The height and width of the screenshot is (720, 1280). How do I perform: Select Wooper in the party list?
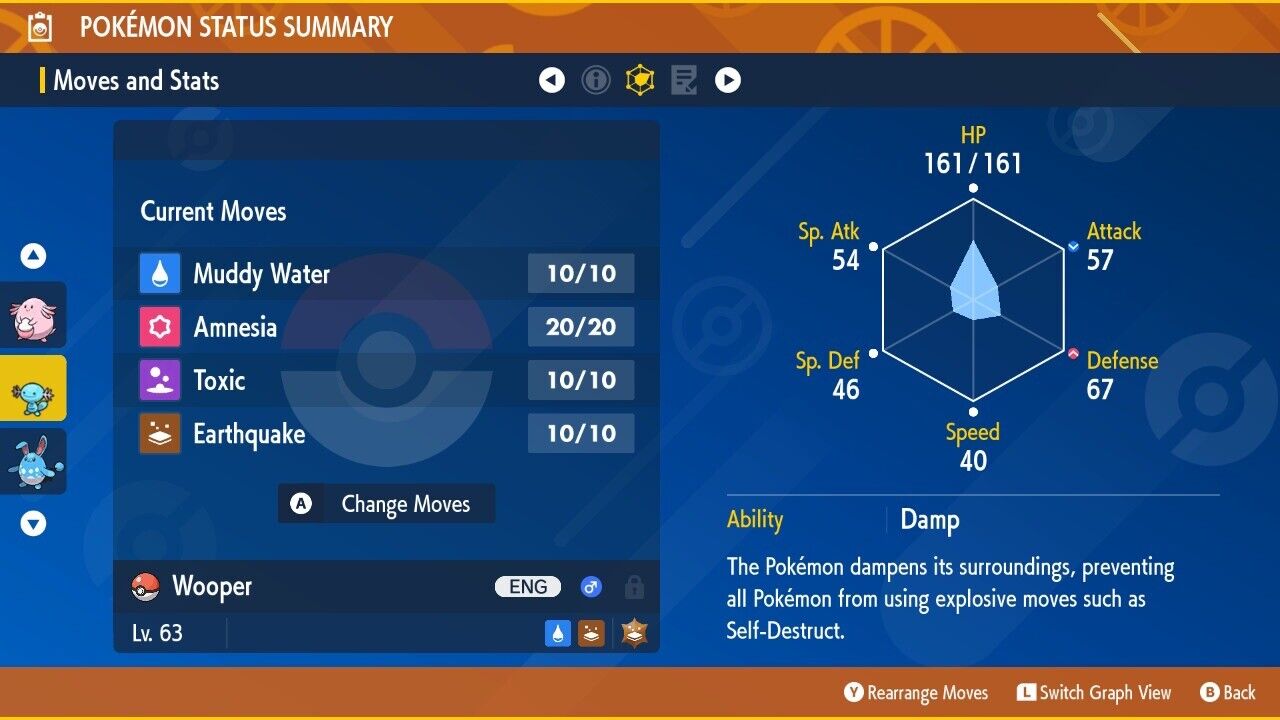pos(33,388)
